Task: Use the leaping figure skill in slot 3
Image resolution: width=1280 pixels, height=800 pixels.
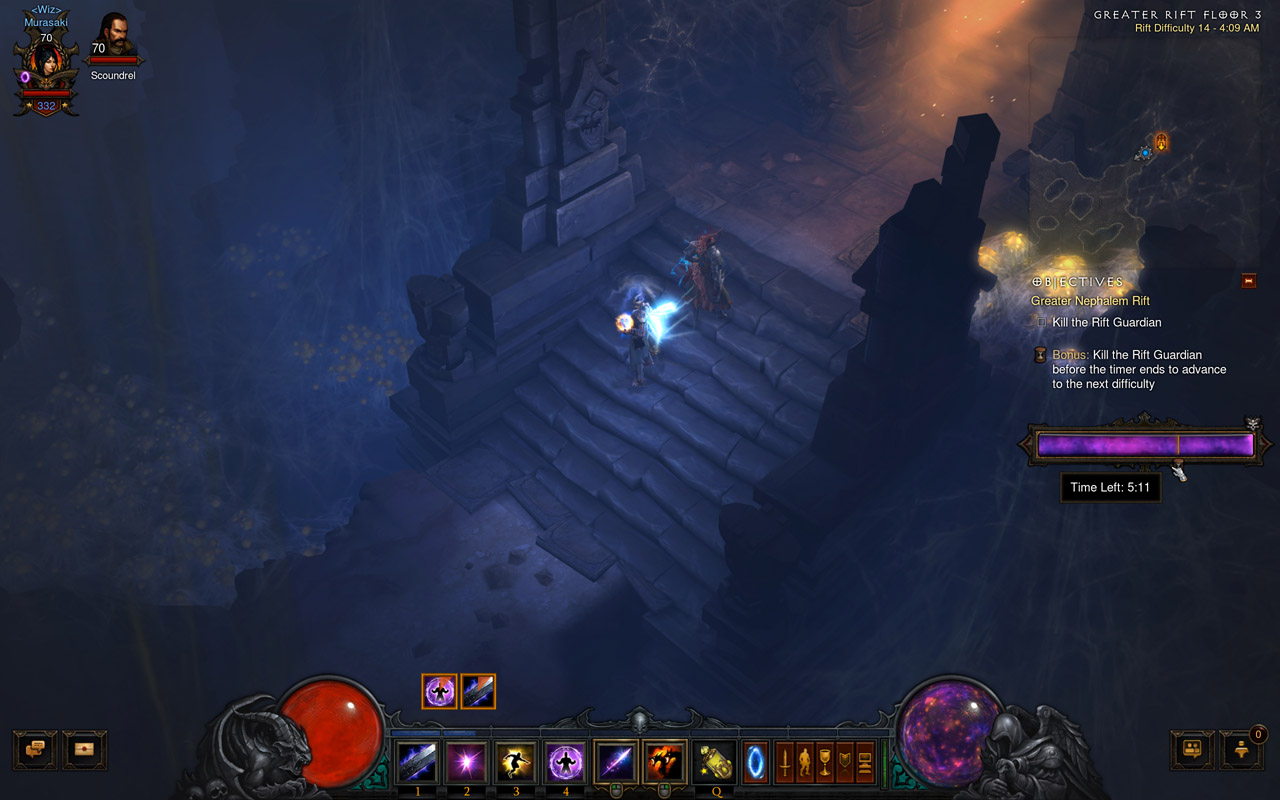Action: 515,762
